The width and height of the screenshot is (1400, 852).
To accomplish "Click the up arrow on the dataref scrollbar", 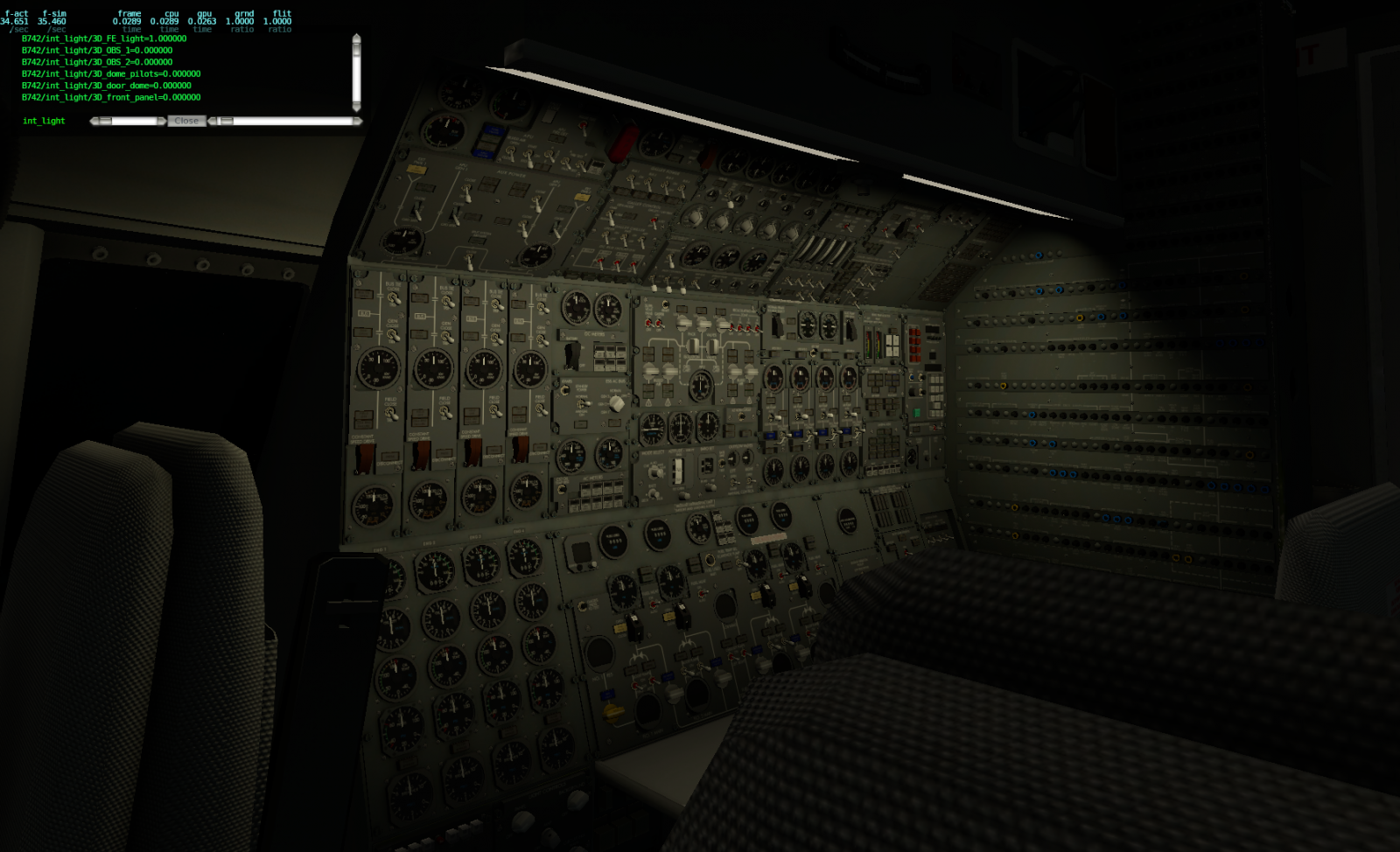I will coord(356,38).
